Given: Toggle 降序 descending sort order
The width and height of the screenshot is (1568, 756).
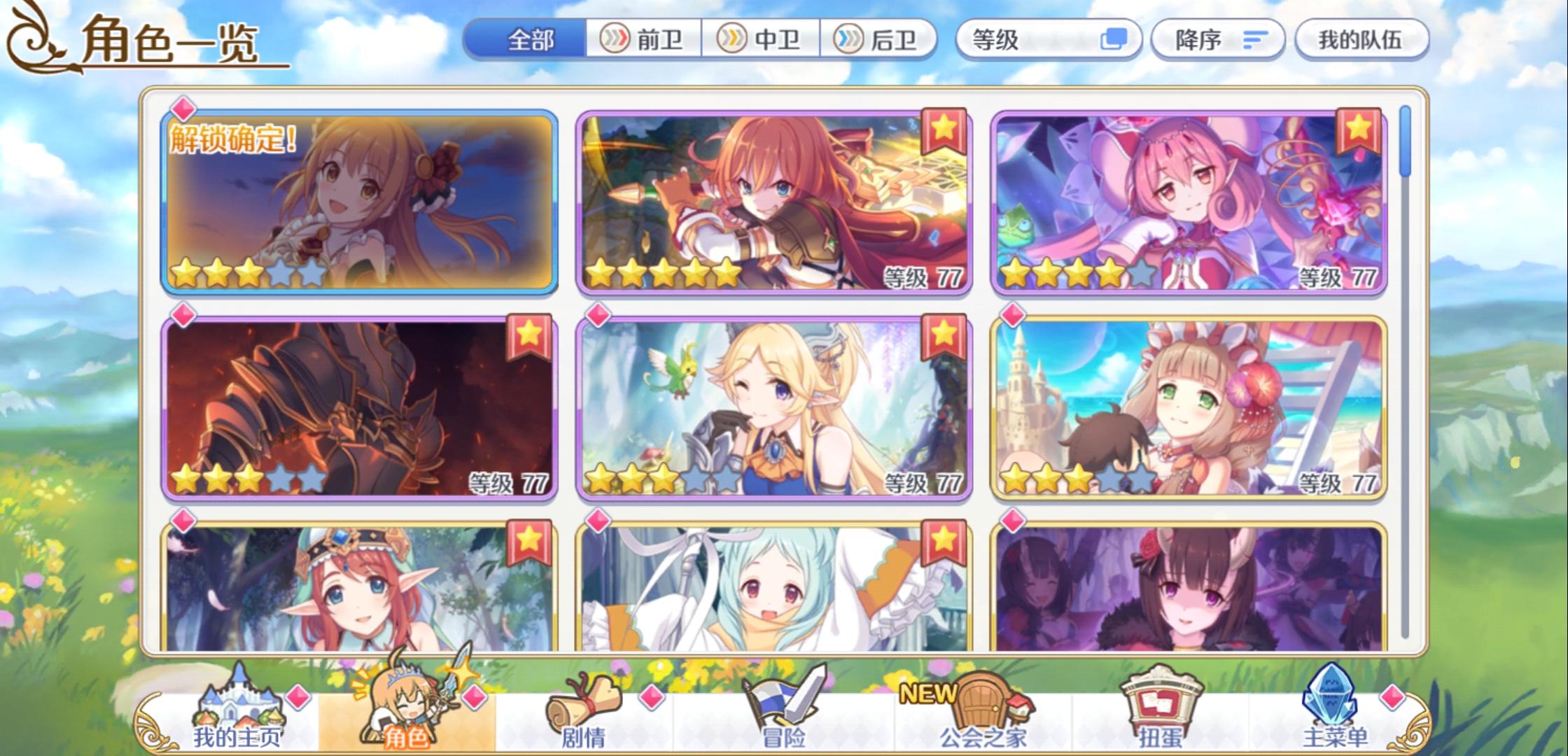Looking at the screenshot, I should coord(1217,40).
